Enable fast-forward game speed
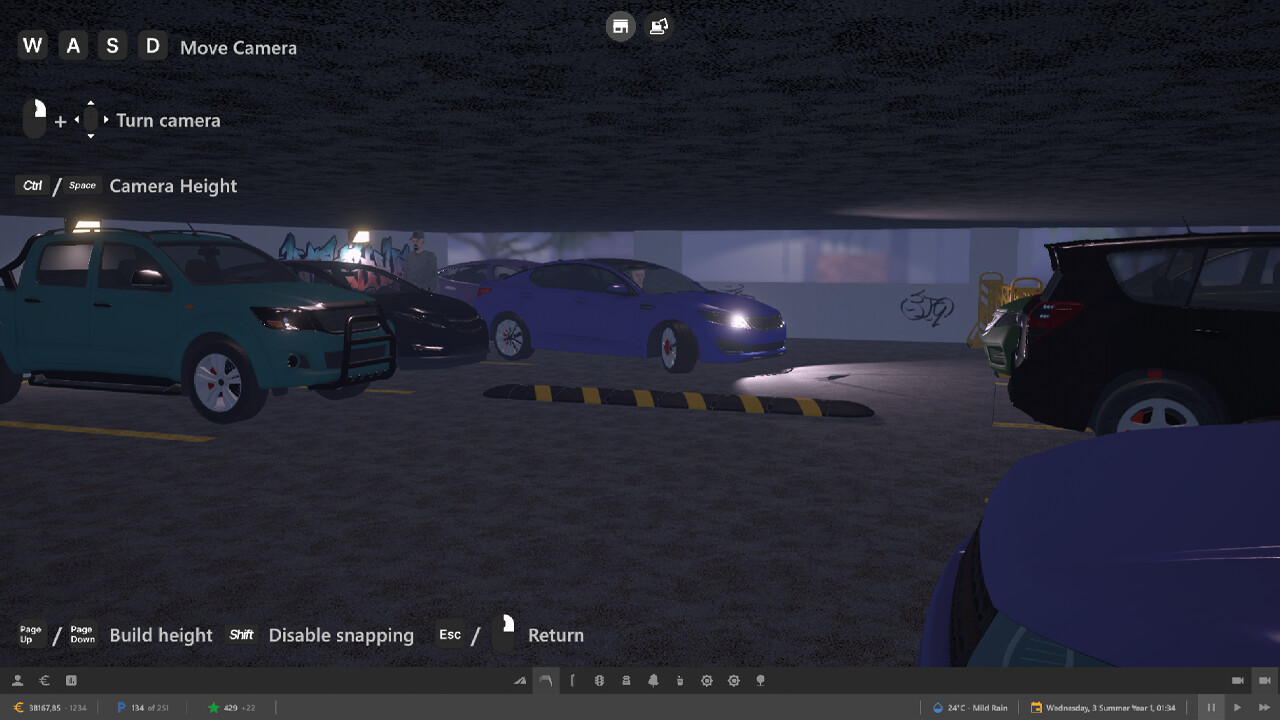 1264,707
